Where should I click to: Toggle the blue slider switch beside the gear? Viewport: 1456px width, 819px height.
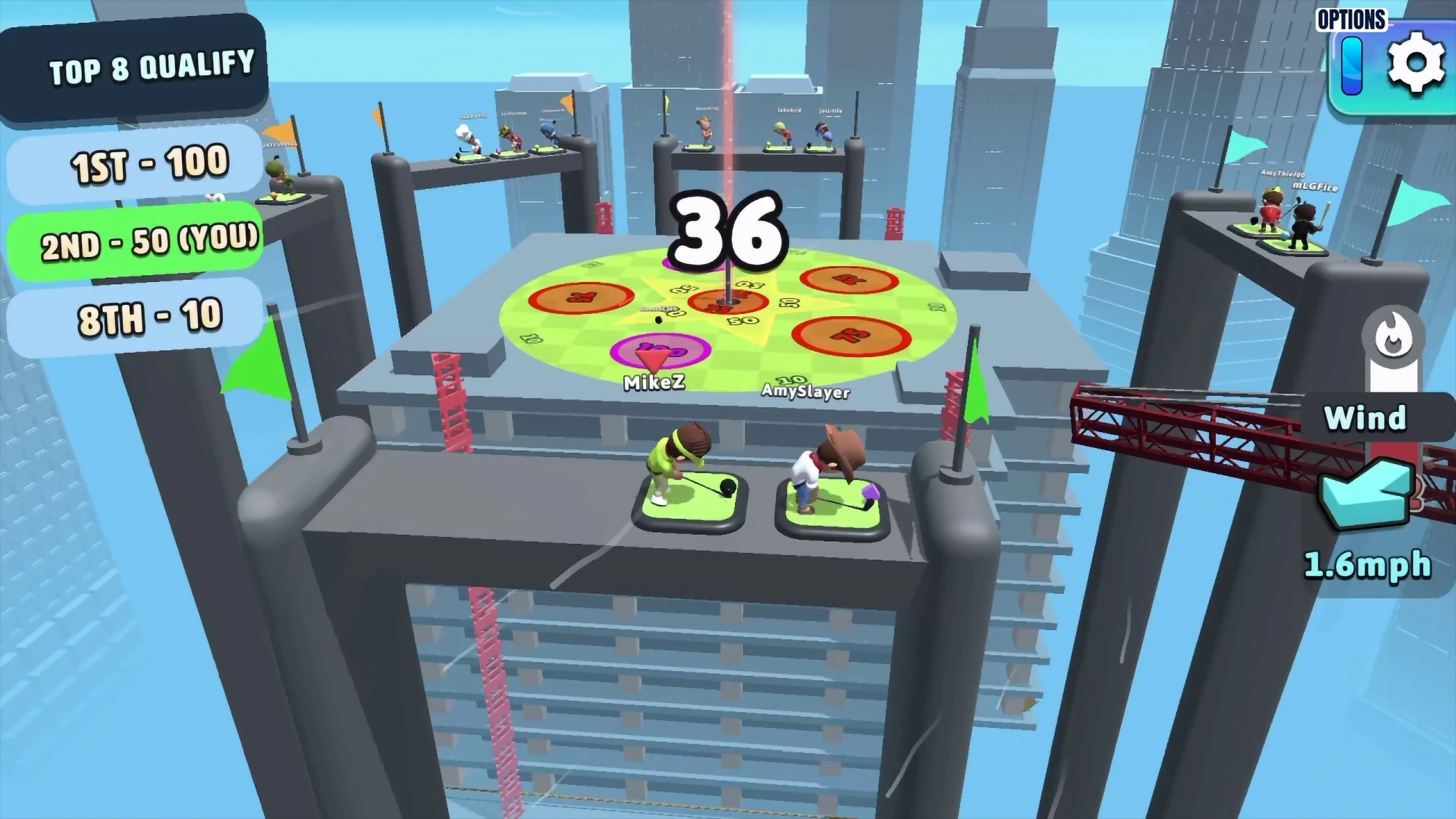coord(1352,65)
